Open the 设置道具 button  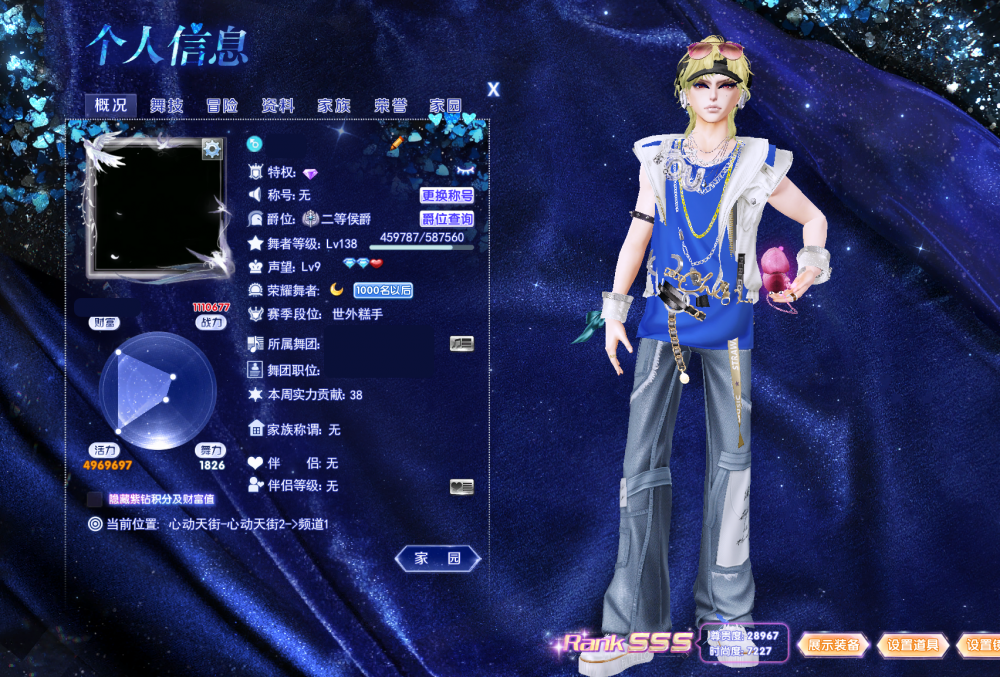[x=912, y=645]
